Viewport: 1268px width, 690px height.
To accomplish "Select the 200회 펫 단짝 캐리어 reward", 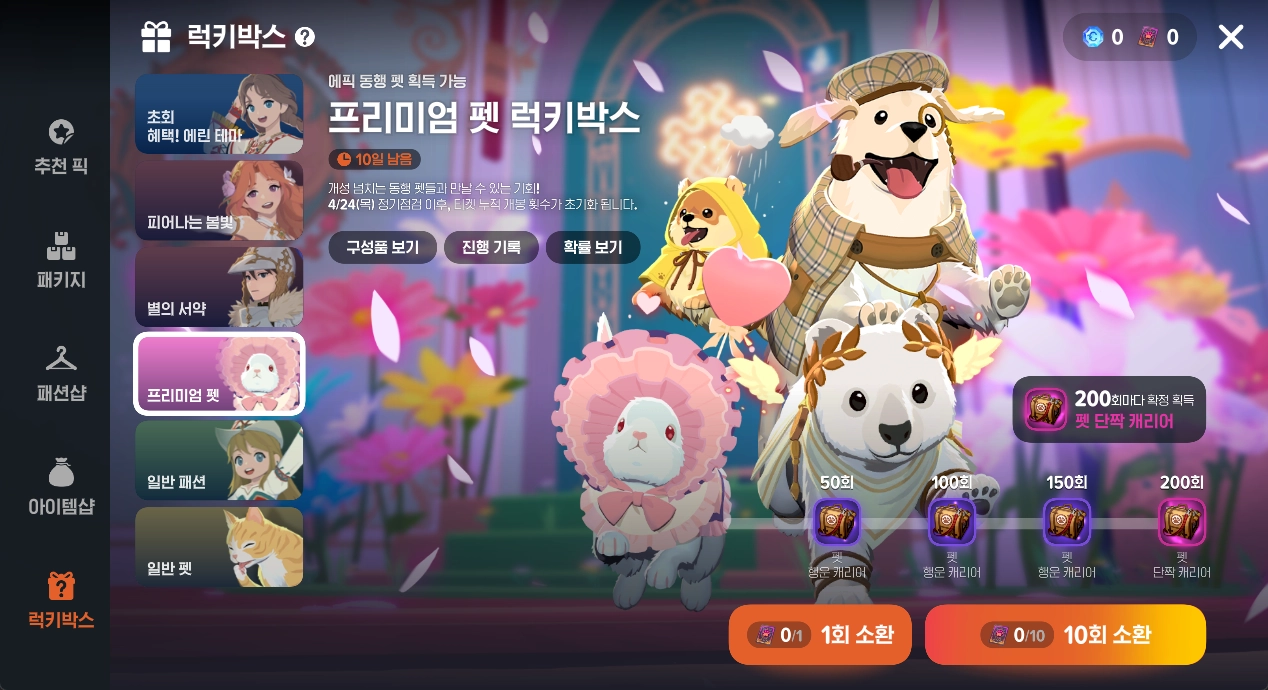I will point(1182,522).
